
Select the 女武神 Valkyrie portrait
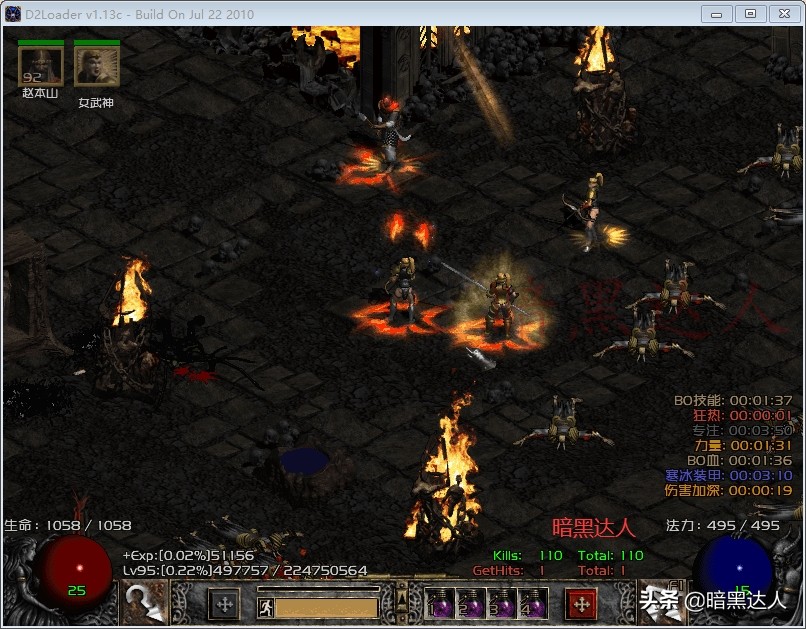97,67
